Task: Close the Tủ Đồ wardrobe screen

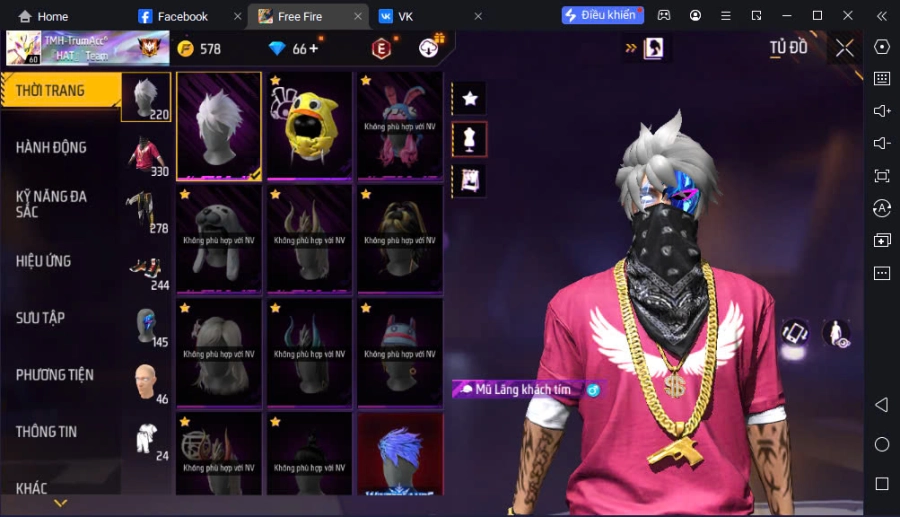Action: click(x=845, y=48)
